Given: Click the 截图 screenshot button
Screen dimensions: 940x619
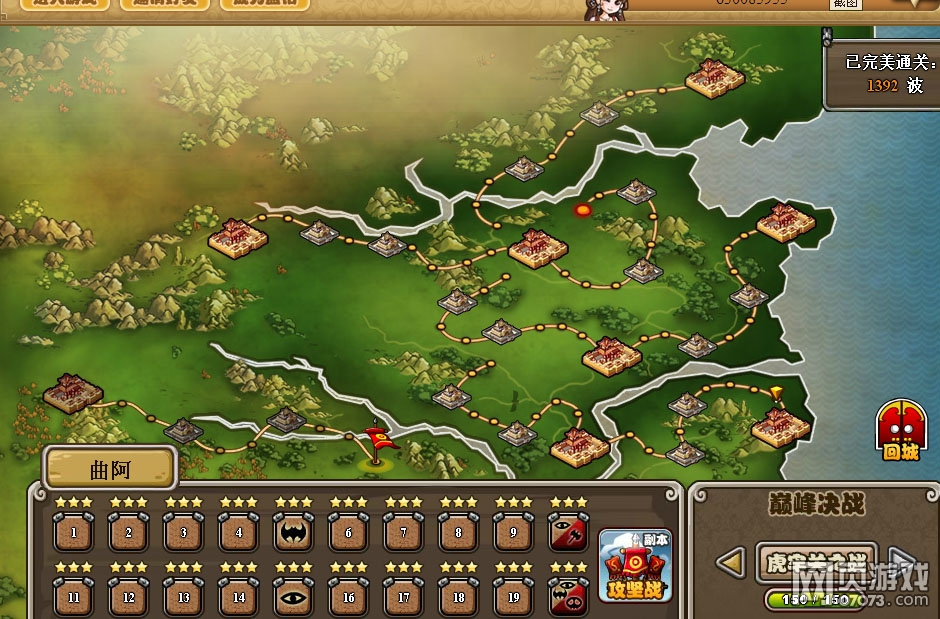Looking at the screenshot, I should [x=845, y=4].
